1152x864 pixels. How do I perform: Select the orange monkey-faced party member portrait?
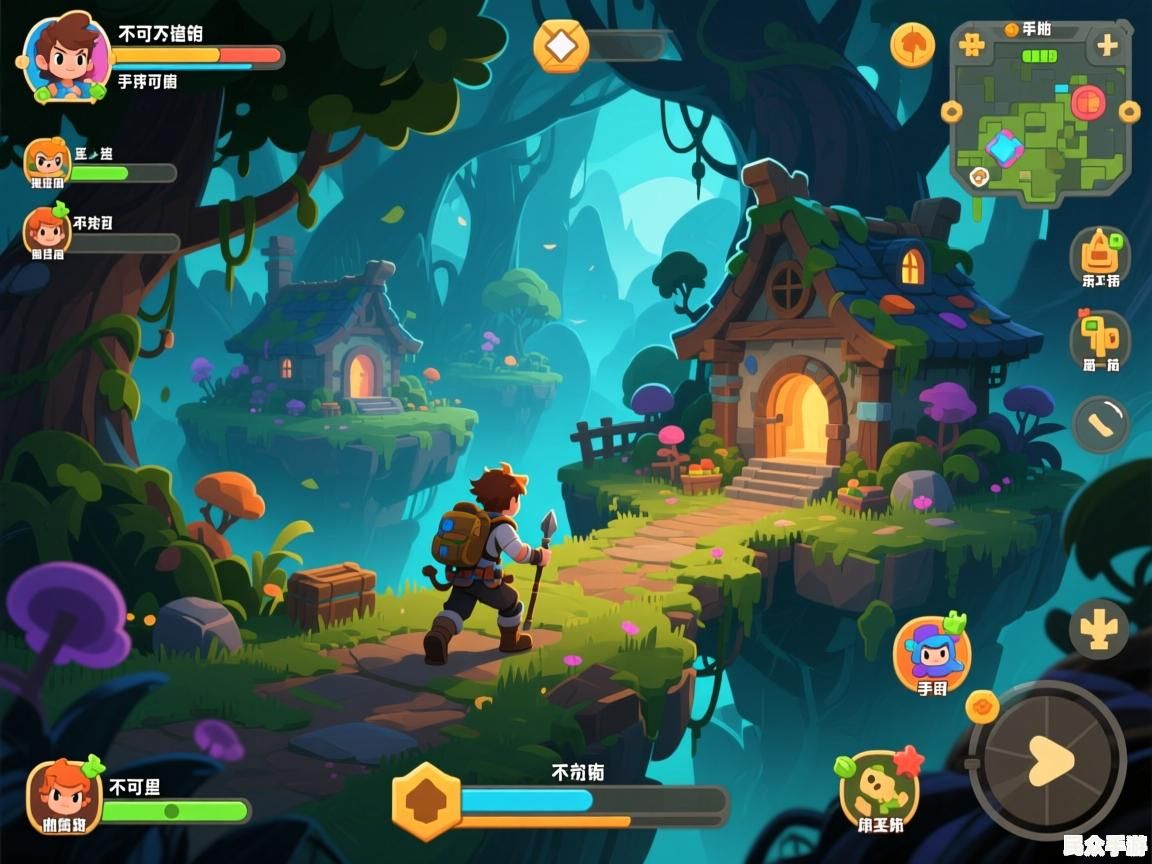click(x=47, y=162)
